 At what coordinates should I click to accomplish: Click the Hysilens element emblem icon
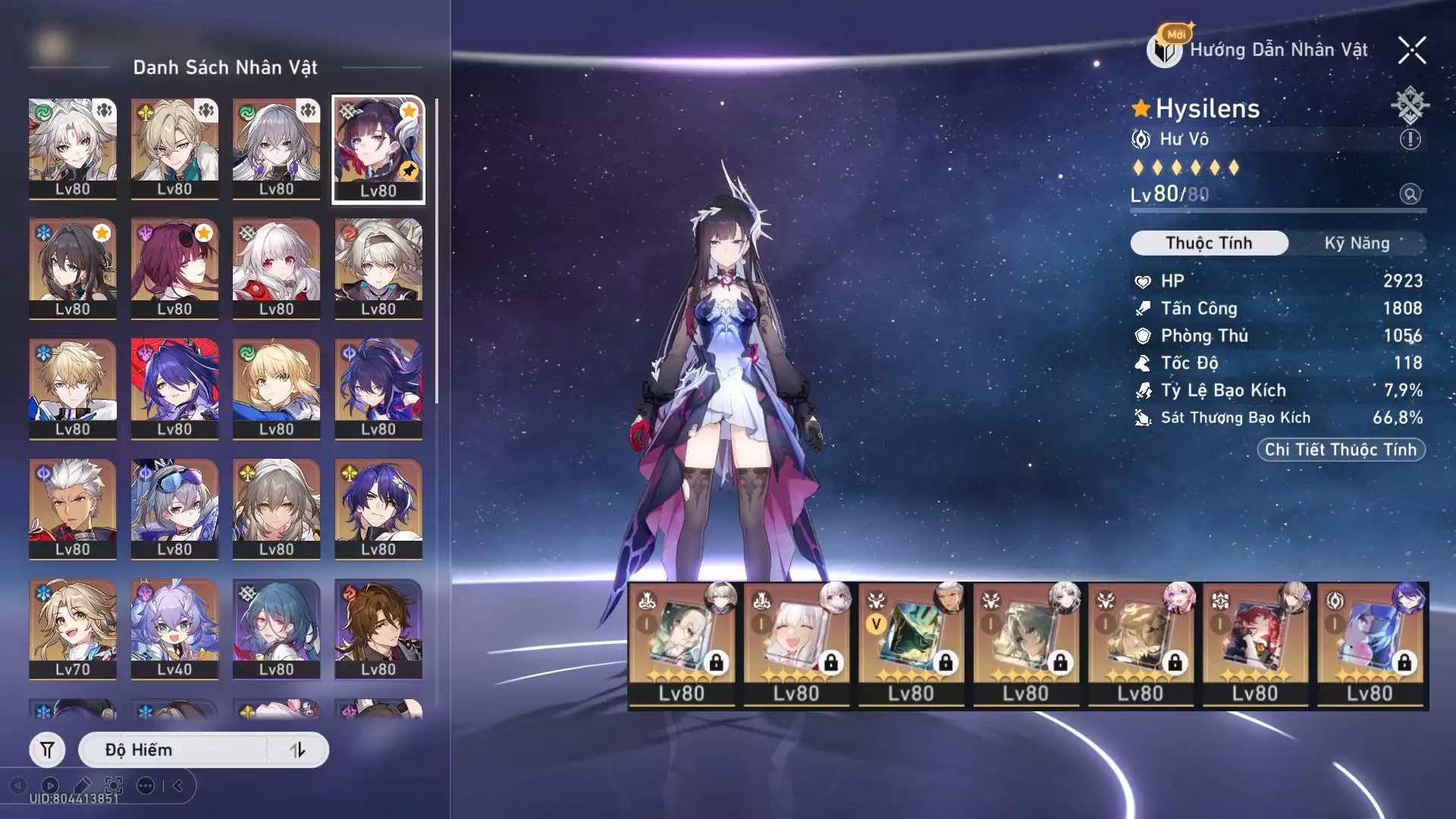[x=1410, y=105]
